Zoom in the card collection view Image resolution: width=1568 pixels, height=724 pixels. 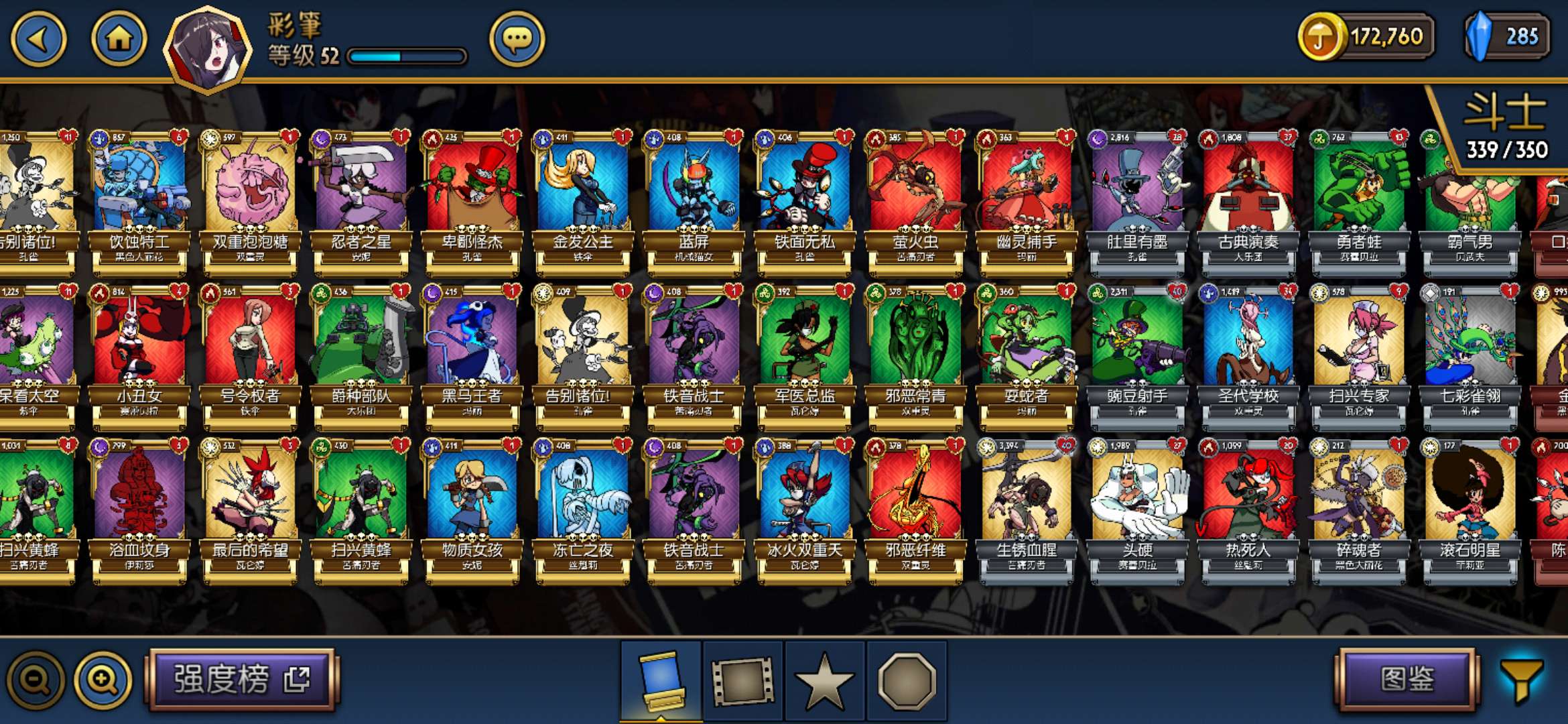coord(103,680)
